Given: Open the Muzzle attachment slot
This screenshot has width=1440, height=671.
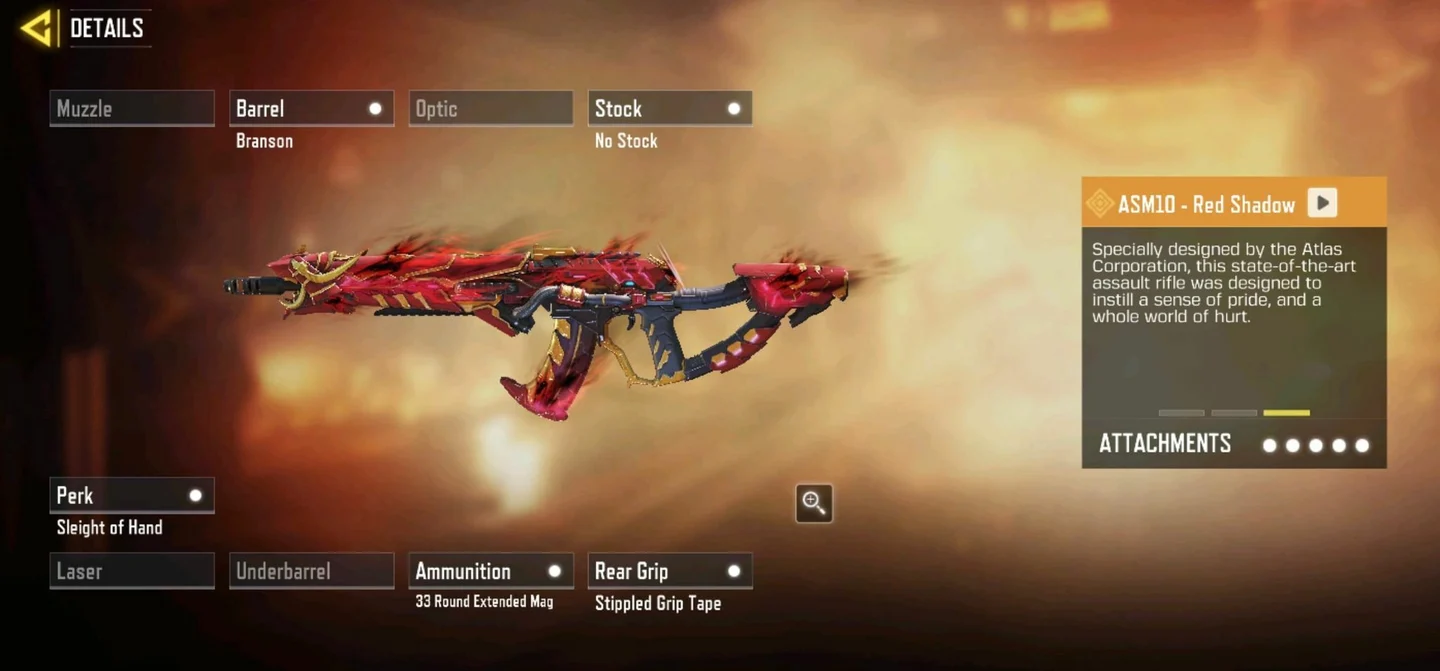Looking at the screenshot, I should 132,109.
